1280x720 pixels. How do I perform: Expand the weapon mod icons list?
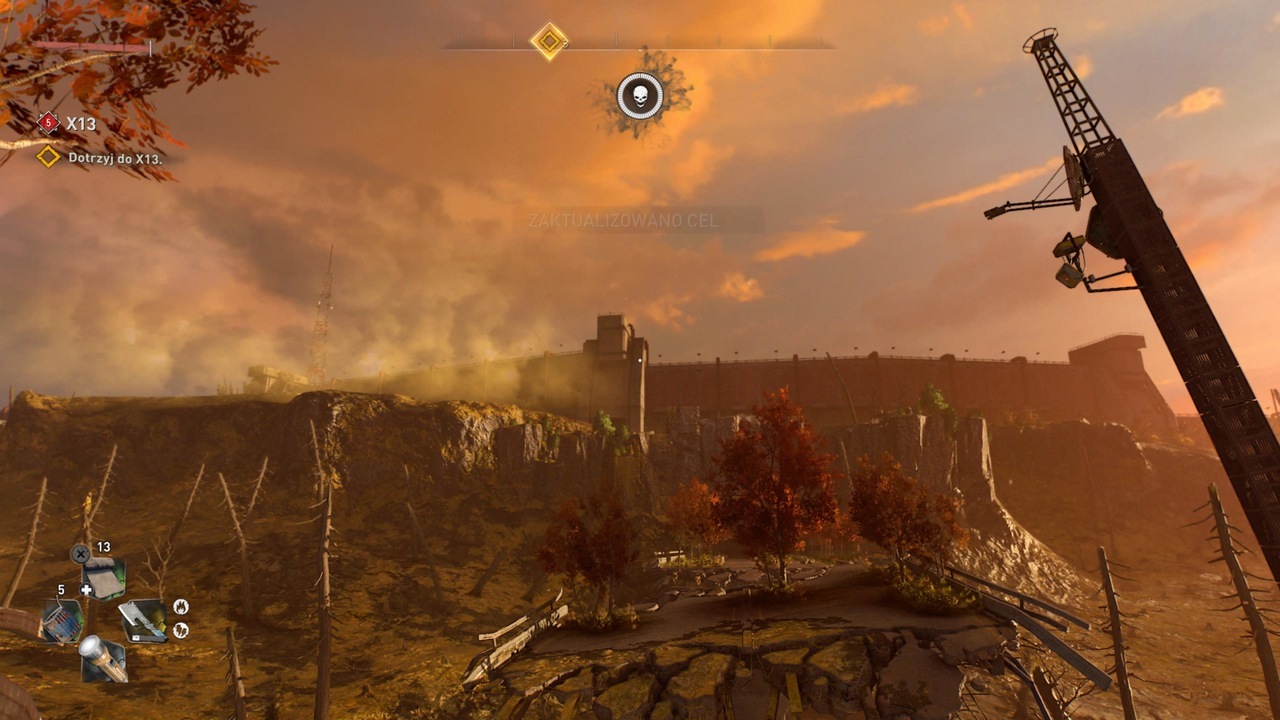click(x=181, y=617)
